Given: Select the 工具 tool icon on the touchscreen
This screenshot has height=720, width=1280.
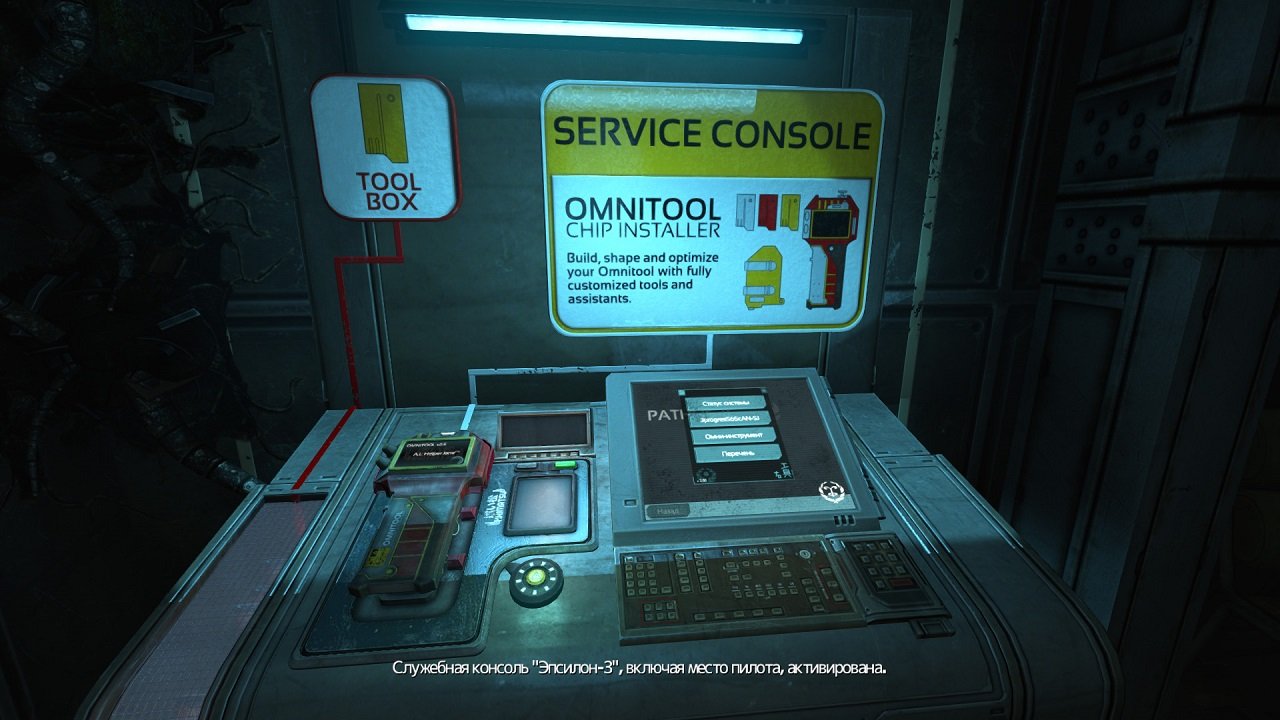Looking at the screenshot, I should click(x=784, y=469).
